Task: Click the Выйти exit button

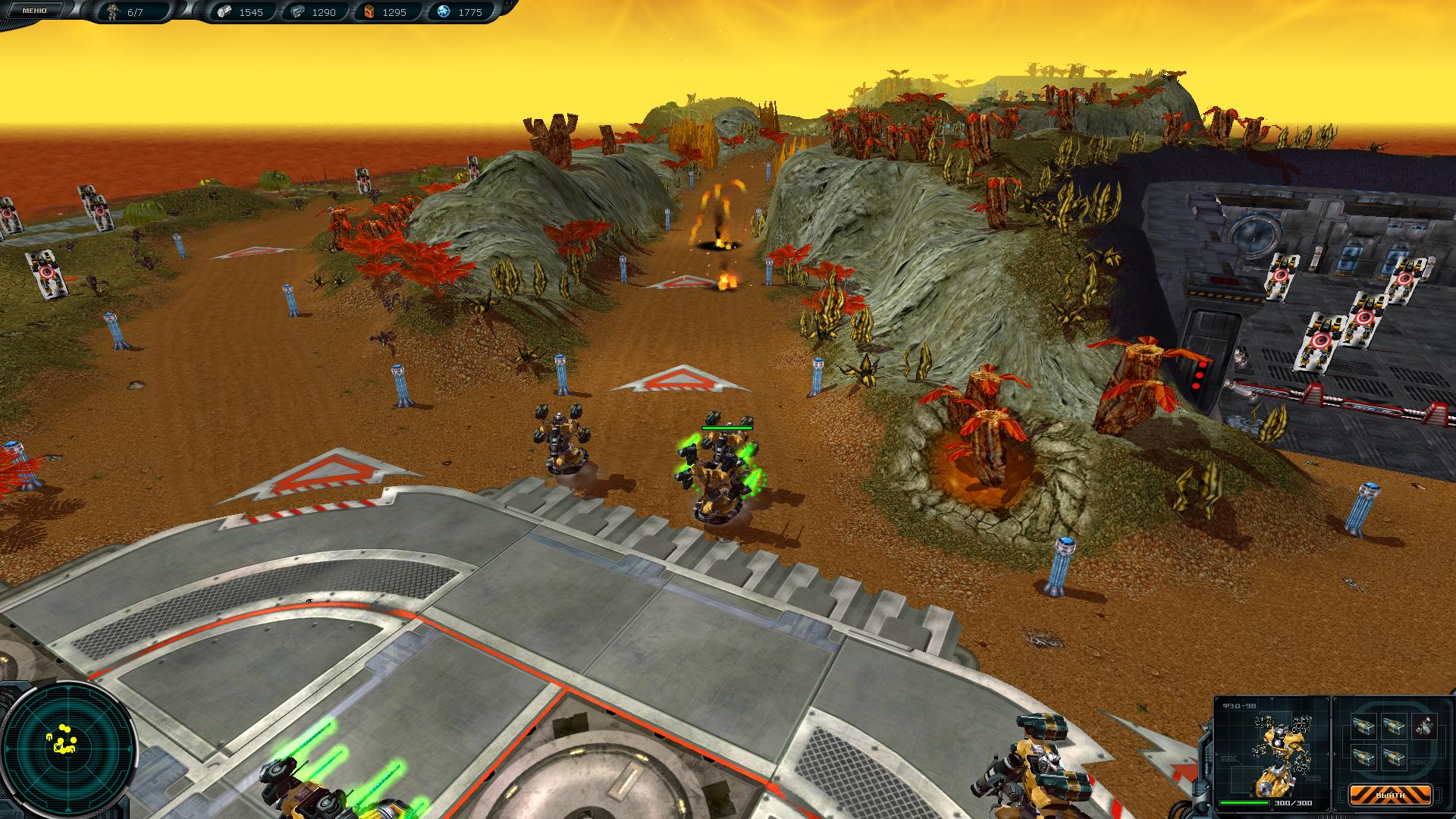Action: click(1390, 795)
